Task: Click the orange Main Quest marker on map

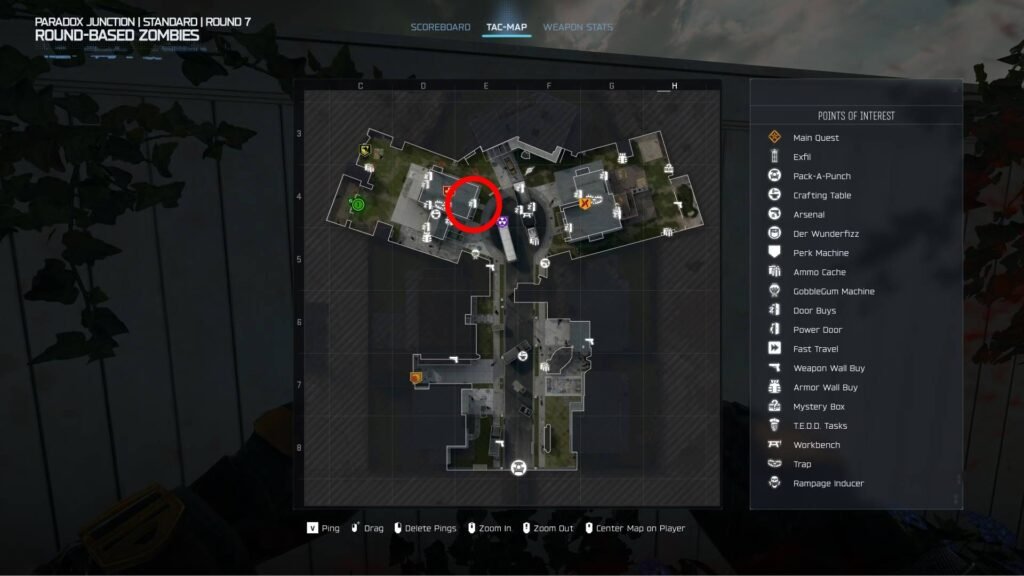Action: click(585, 203)
